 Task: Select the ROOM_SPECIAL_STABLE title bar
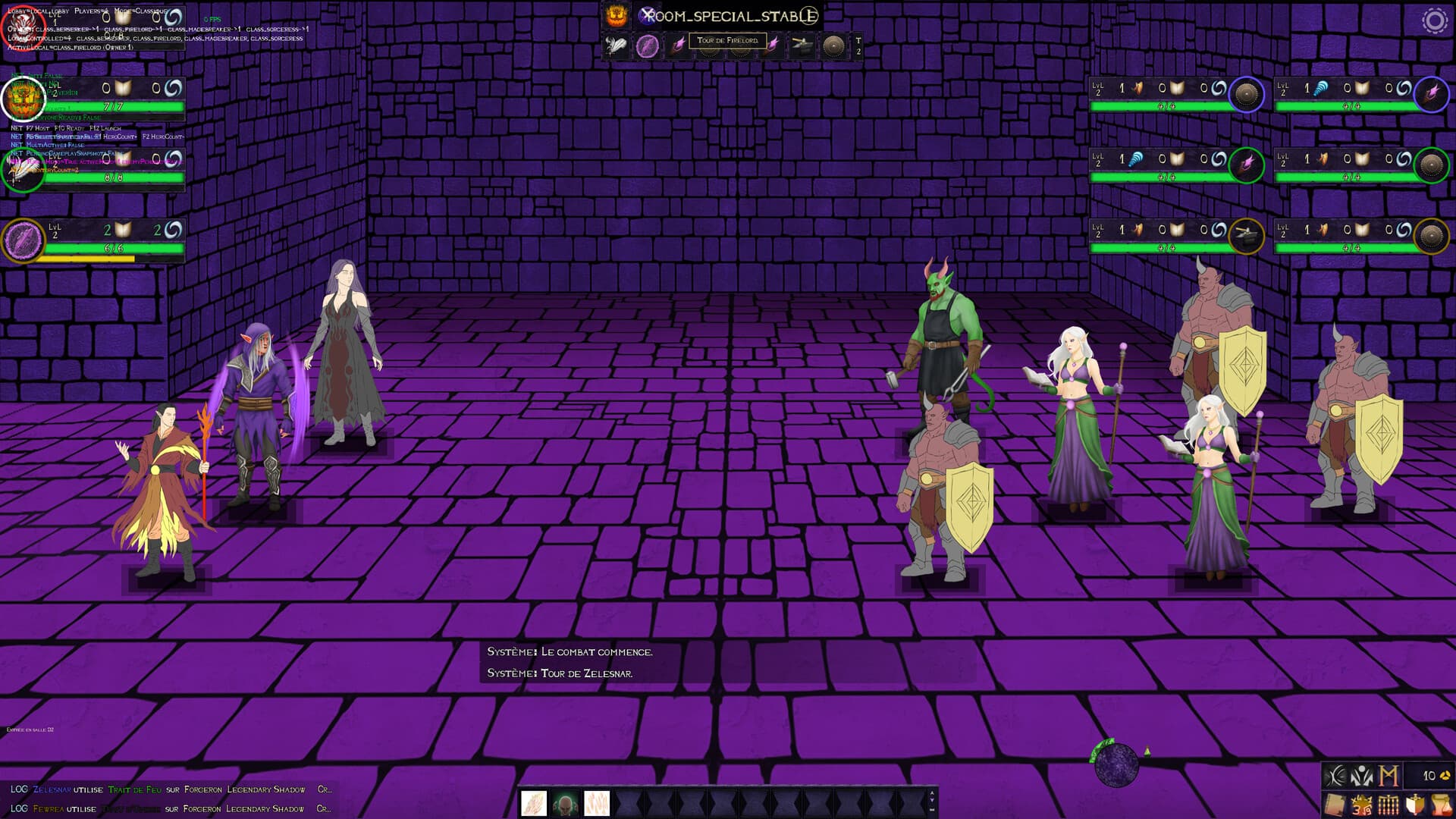tap(733, 15)
